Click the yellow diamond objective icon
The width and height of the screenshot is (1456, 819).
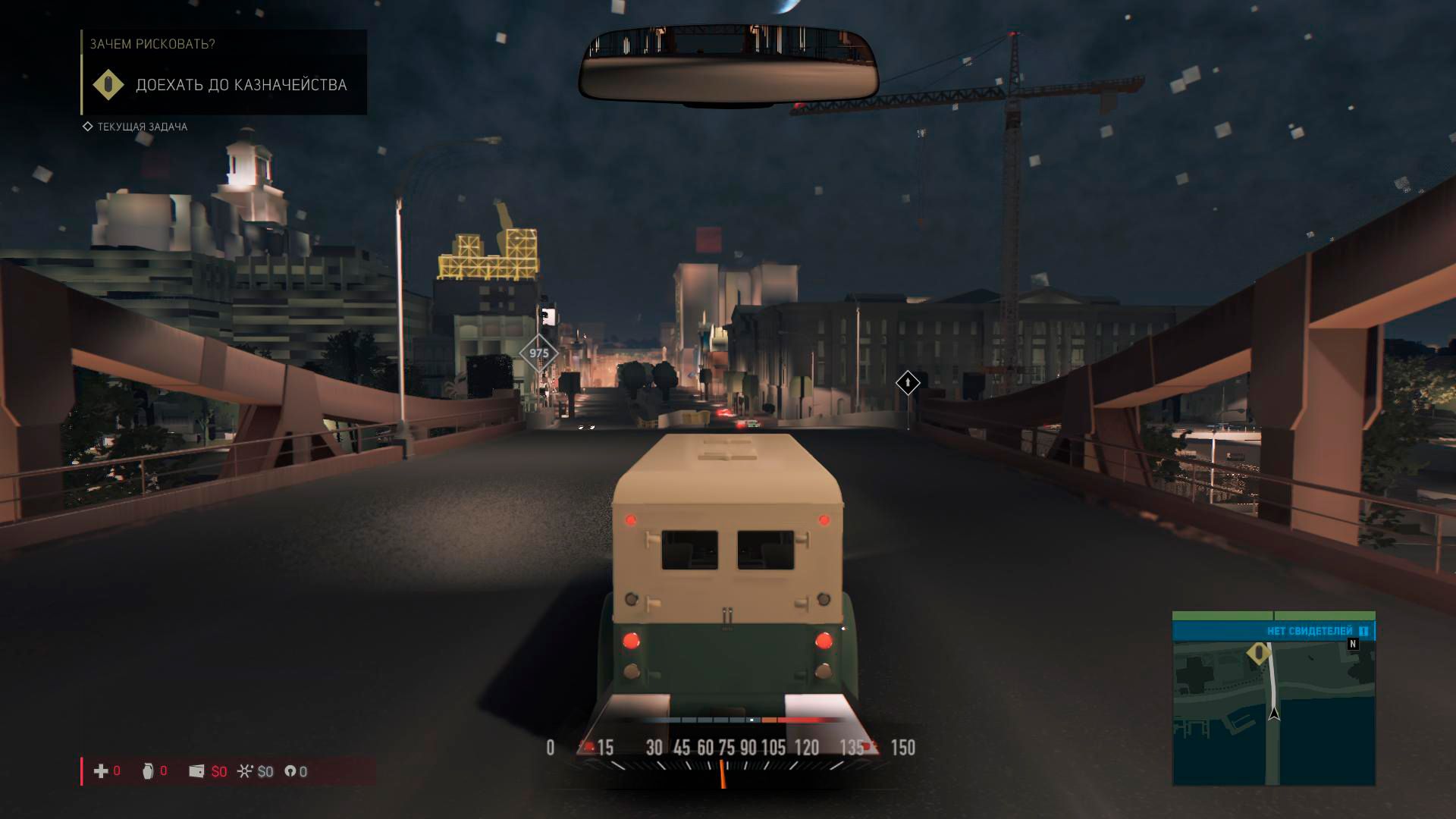click(x=108, y=85)
